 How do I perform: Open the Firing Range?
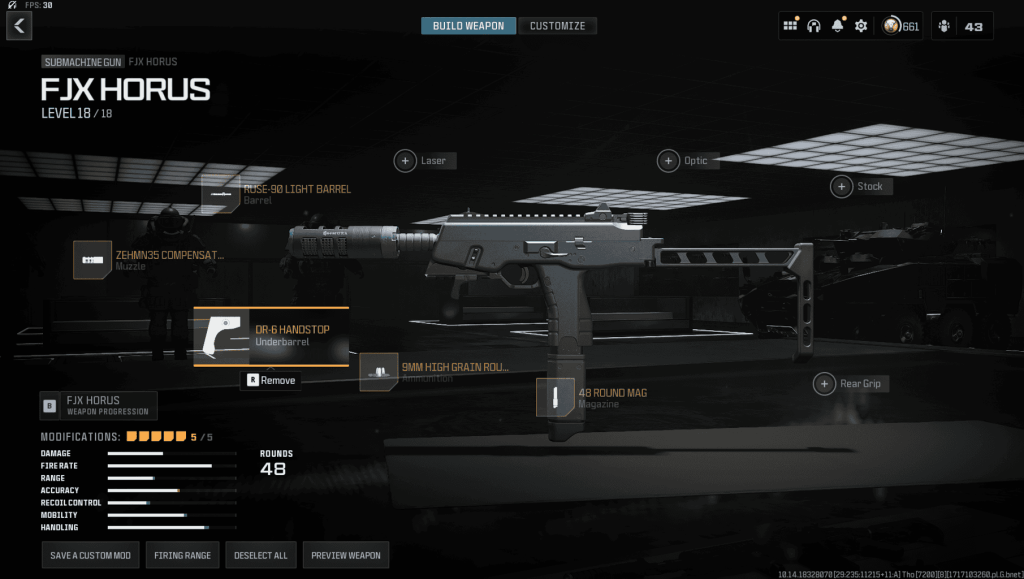182,555
